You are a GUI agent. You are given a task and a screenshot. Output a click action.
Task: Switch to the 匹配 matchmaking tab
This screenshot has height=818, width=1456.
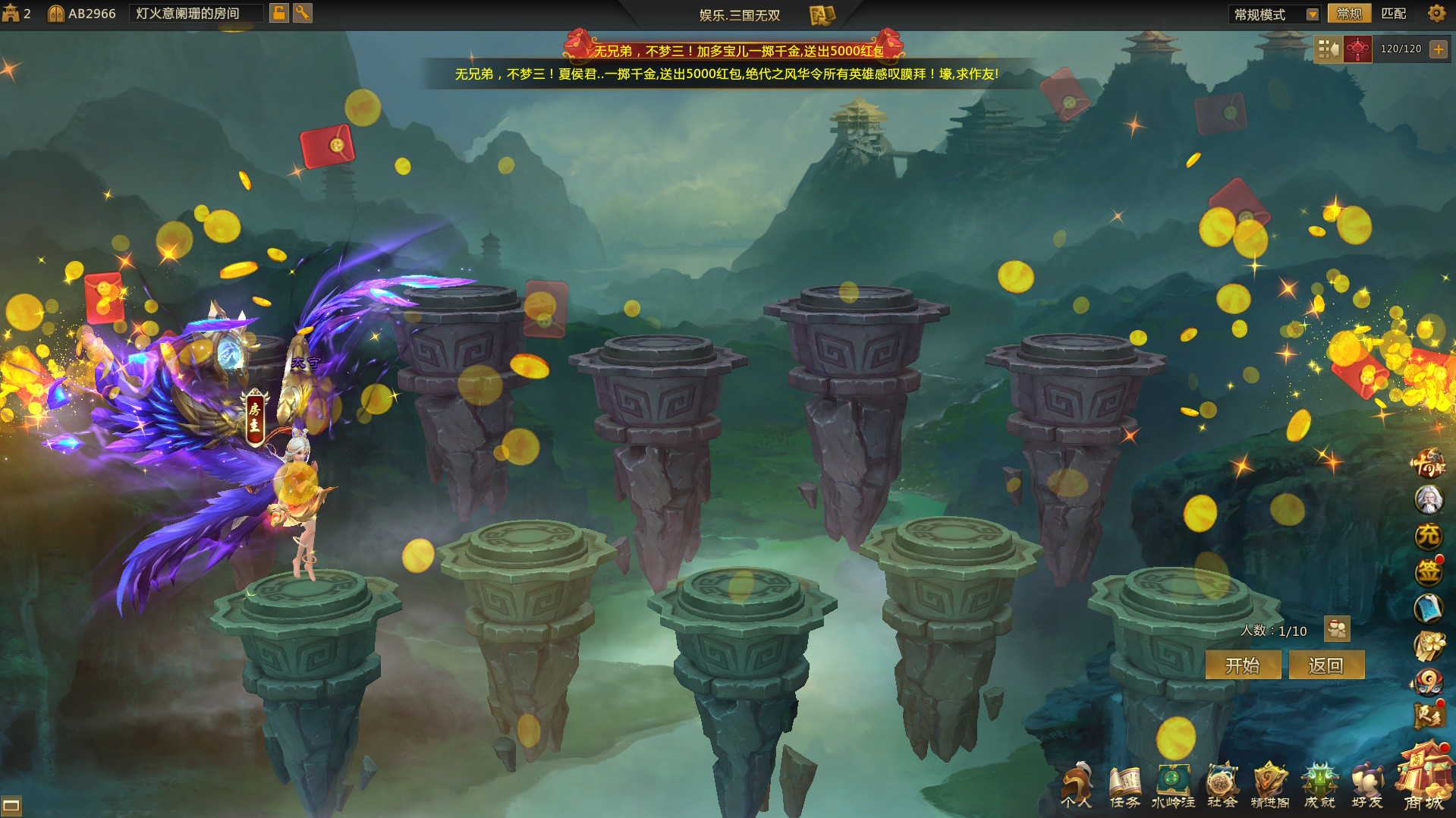(x=1393, y=14)
